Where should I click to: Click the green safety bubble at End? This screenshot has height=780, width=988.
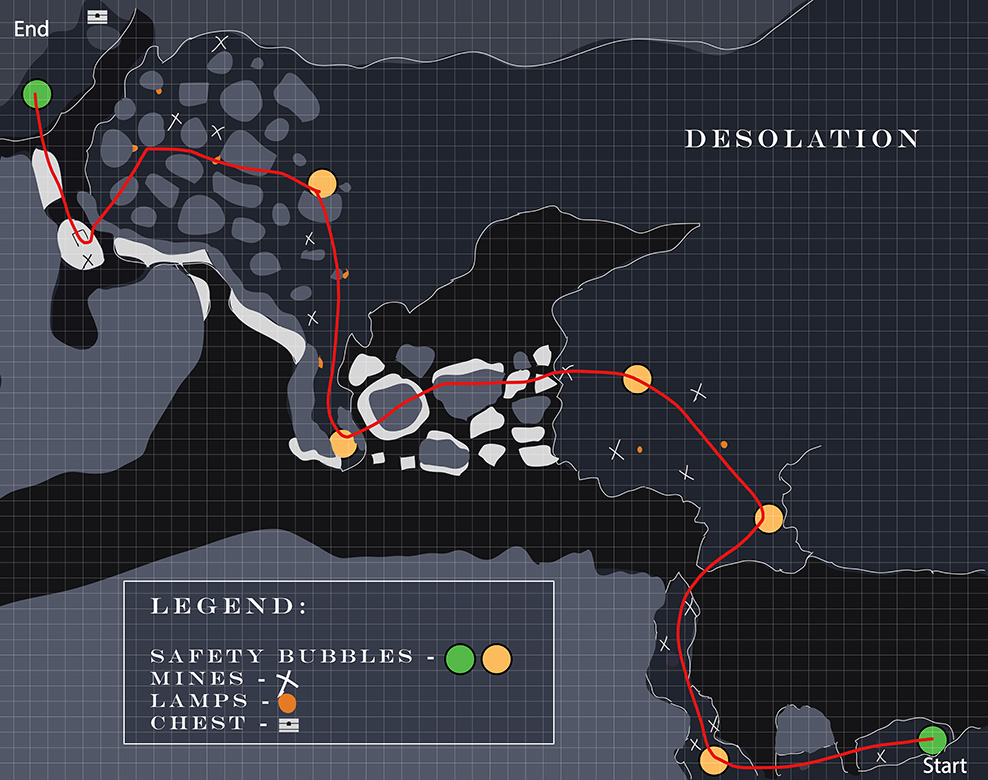coord(37,94)
